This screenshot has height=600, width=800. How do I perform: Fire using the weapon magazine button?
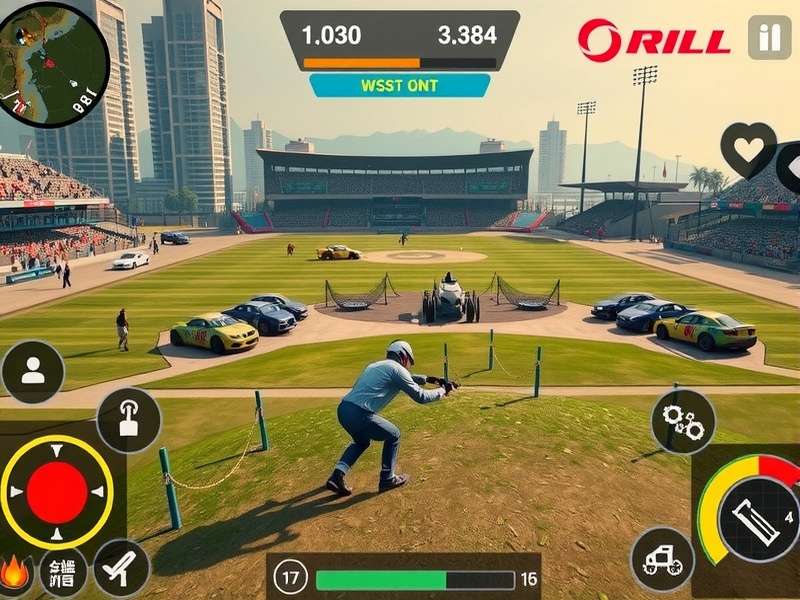coord(757,520)
